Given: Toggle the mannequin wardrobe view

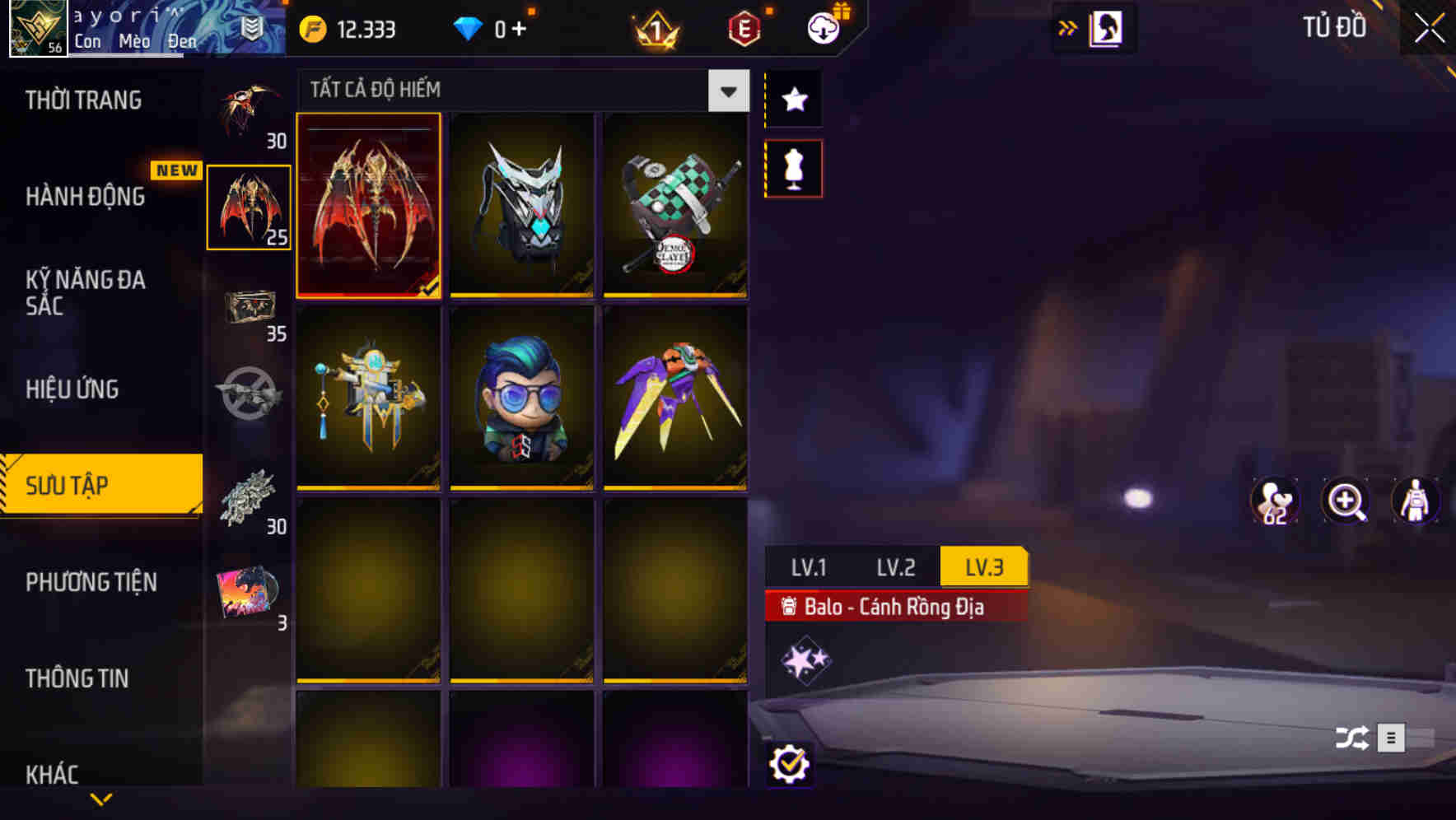Looking at the screenshot, I should 792,168.
